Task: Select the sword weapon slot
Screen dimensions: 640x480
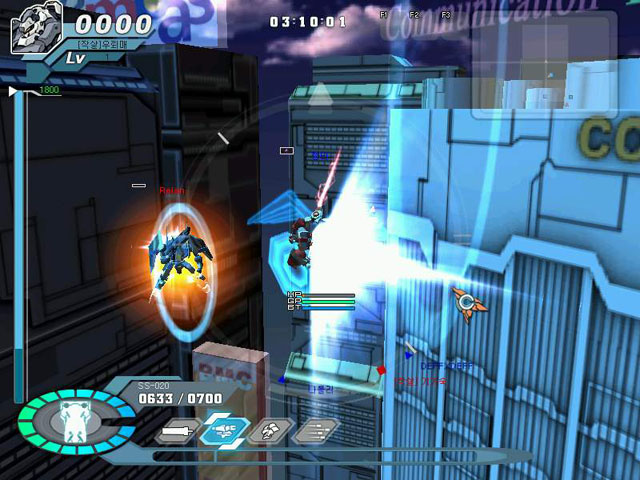Action: coord(176,432)
